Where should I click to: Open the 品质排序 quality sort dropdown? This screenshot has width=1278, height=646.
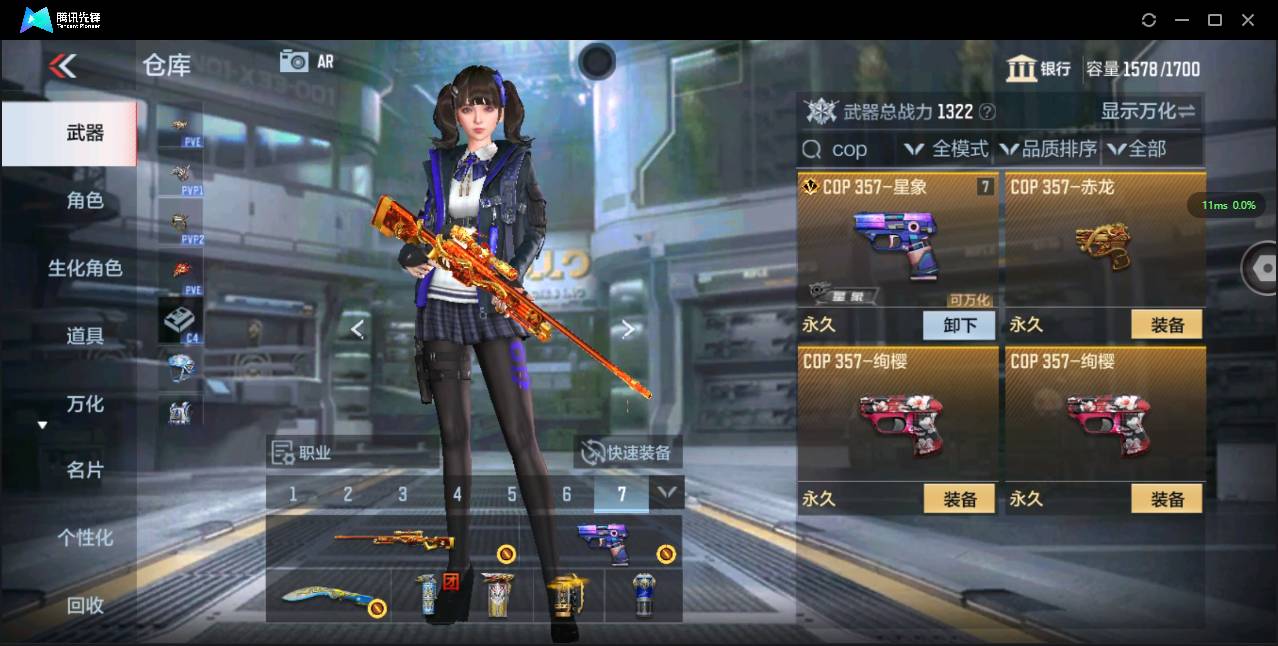point(1048,150)
